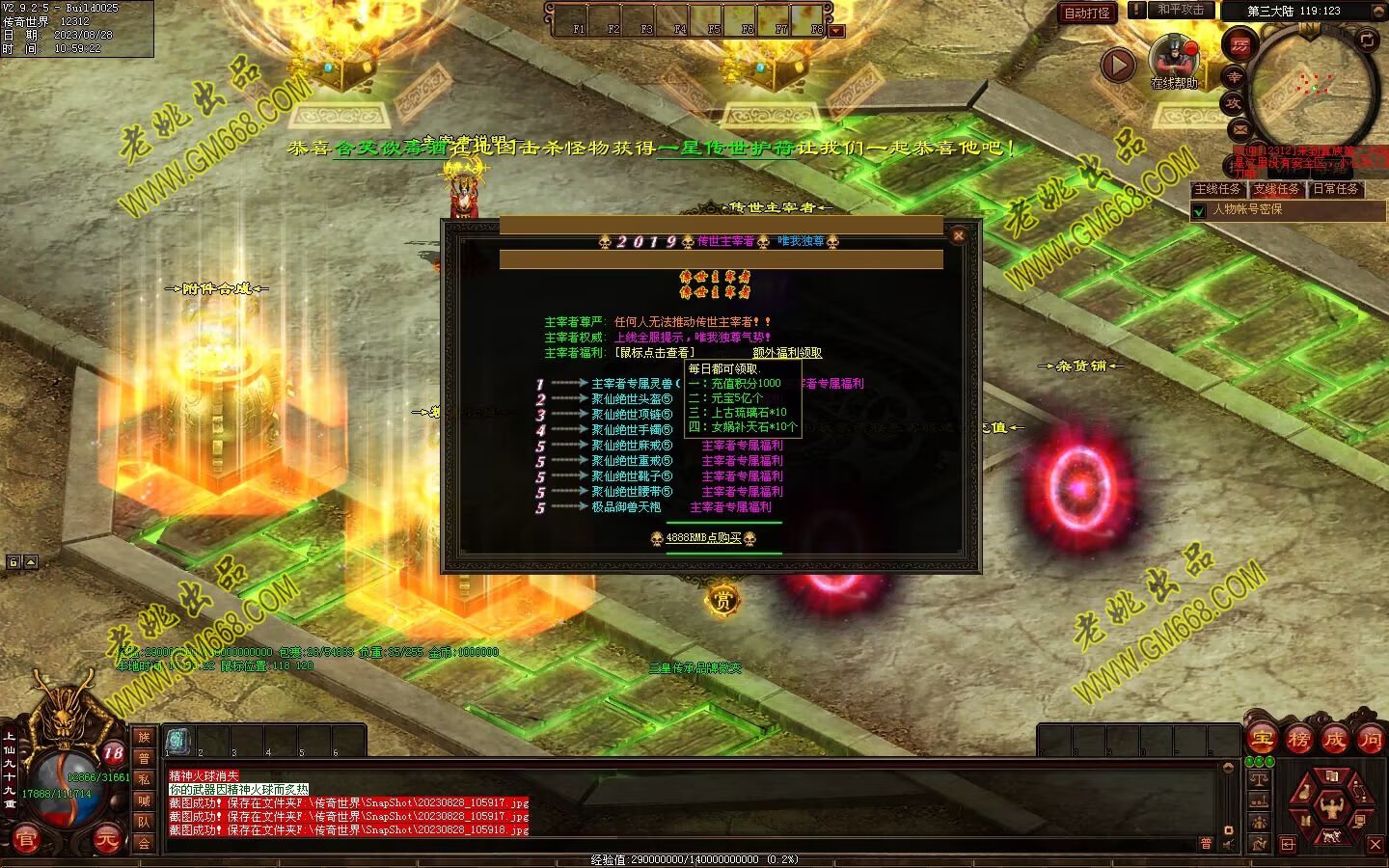Viewport: 1389px width, 868px height.
Task: Select the 私 private chat channel
Action: 144,779
